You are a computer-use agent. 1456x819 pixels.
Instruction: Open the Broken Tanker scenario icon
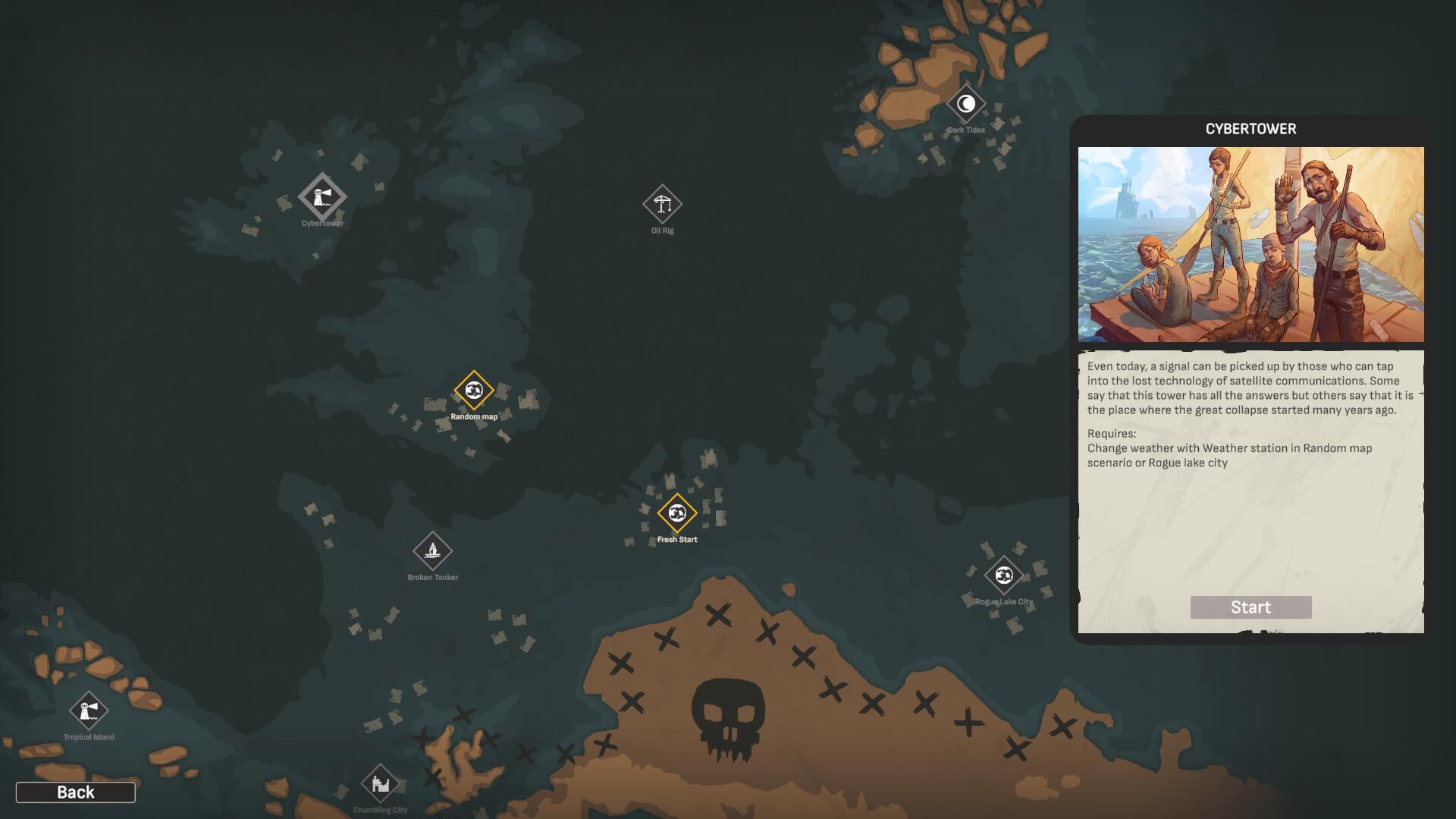[x=432, y=550]
